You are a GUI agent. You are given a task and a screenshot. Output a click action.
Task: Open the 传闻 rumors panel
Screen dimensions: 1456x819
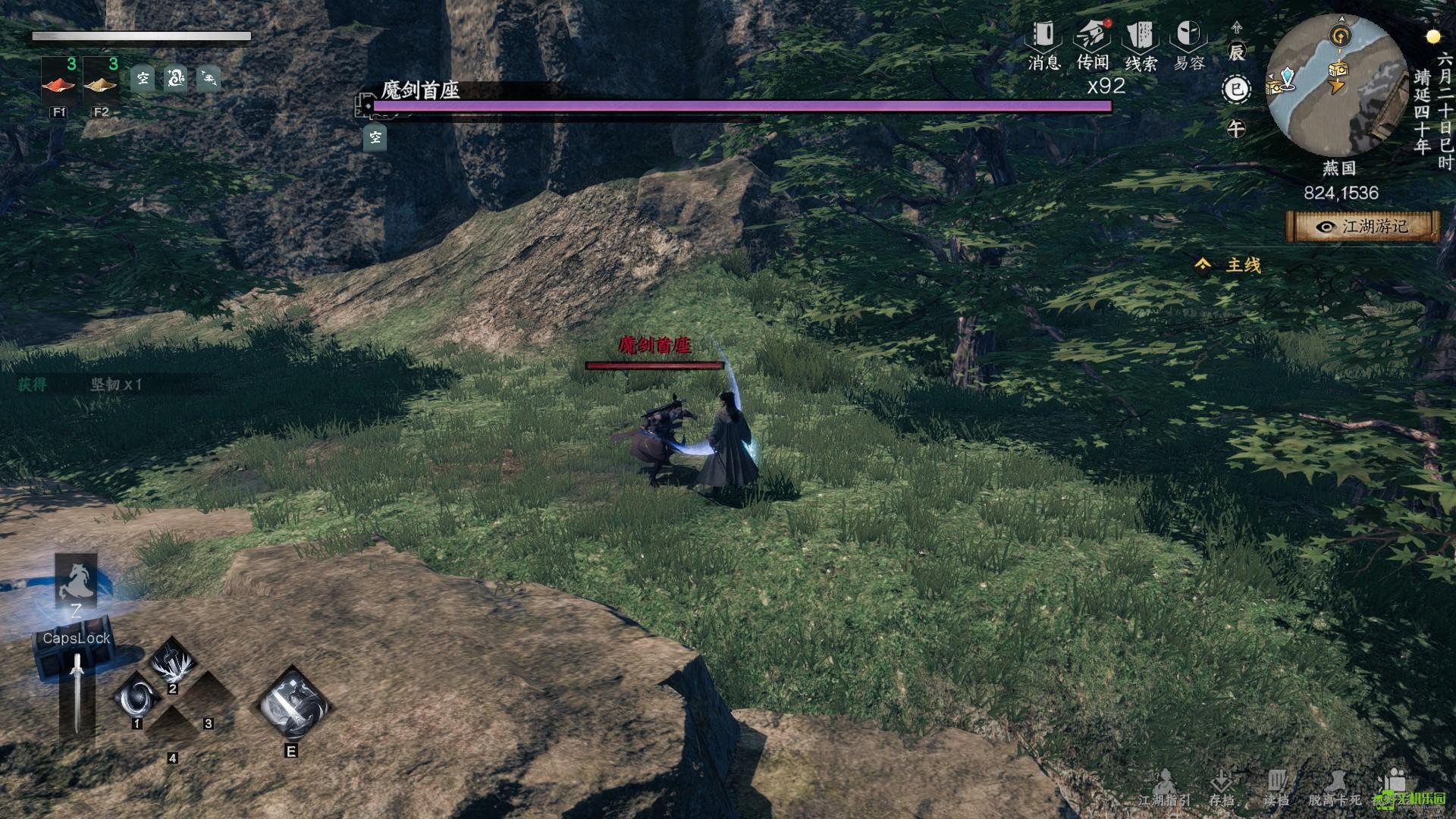click(1092, 44)
